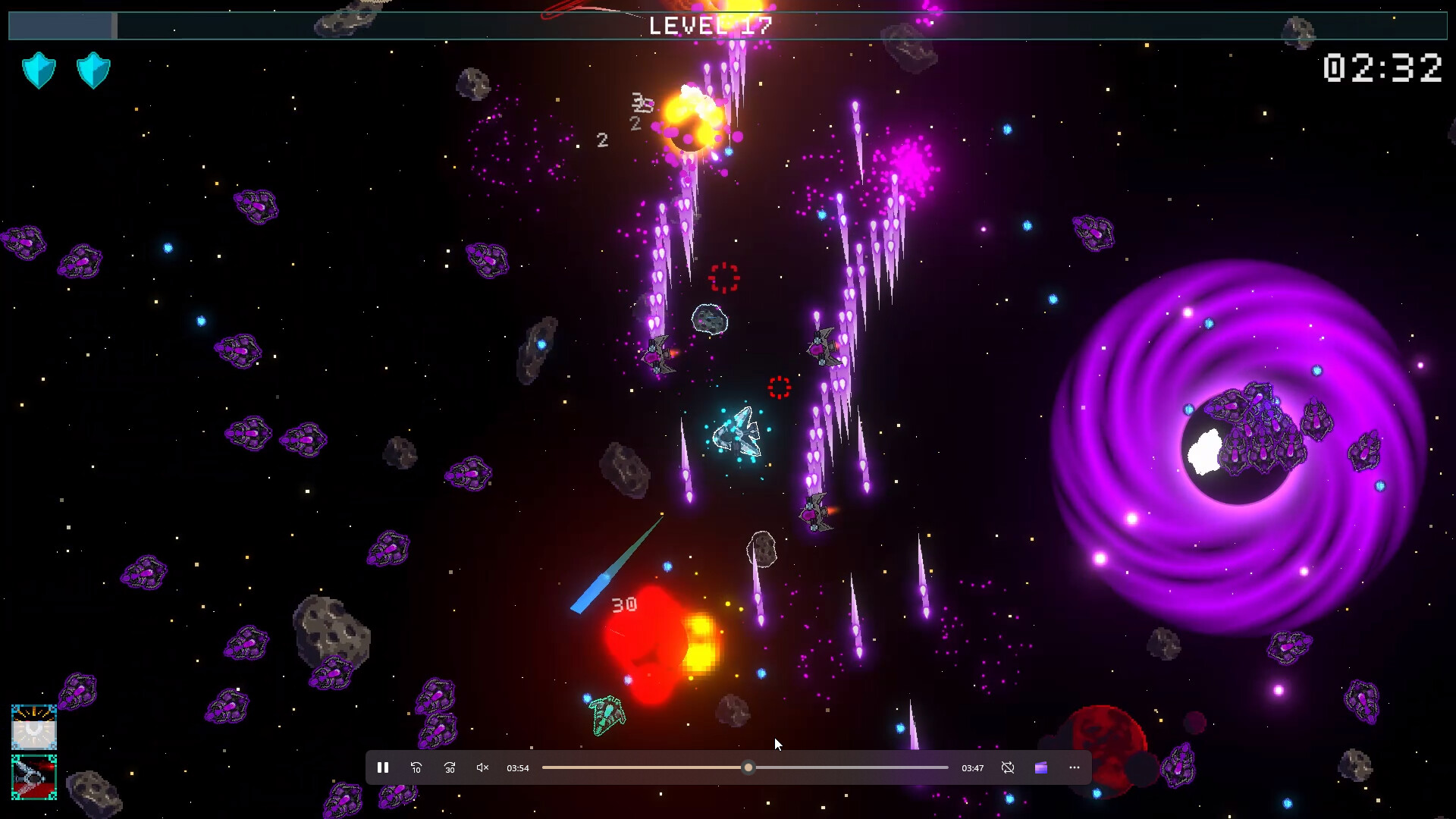Image resolution: width=1456 pixels, height=819 pixels.
Task: Toggle pause on the video playback
Action: 383,767
